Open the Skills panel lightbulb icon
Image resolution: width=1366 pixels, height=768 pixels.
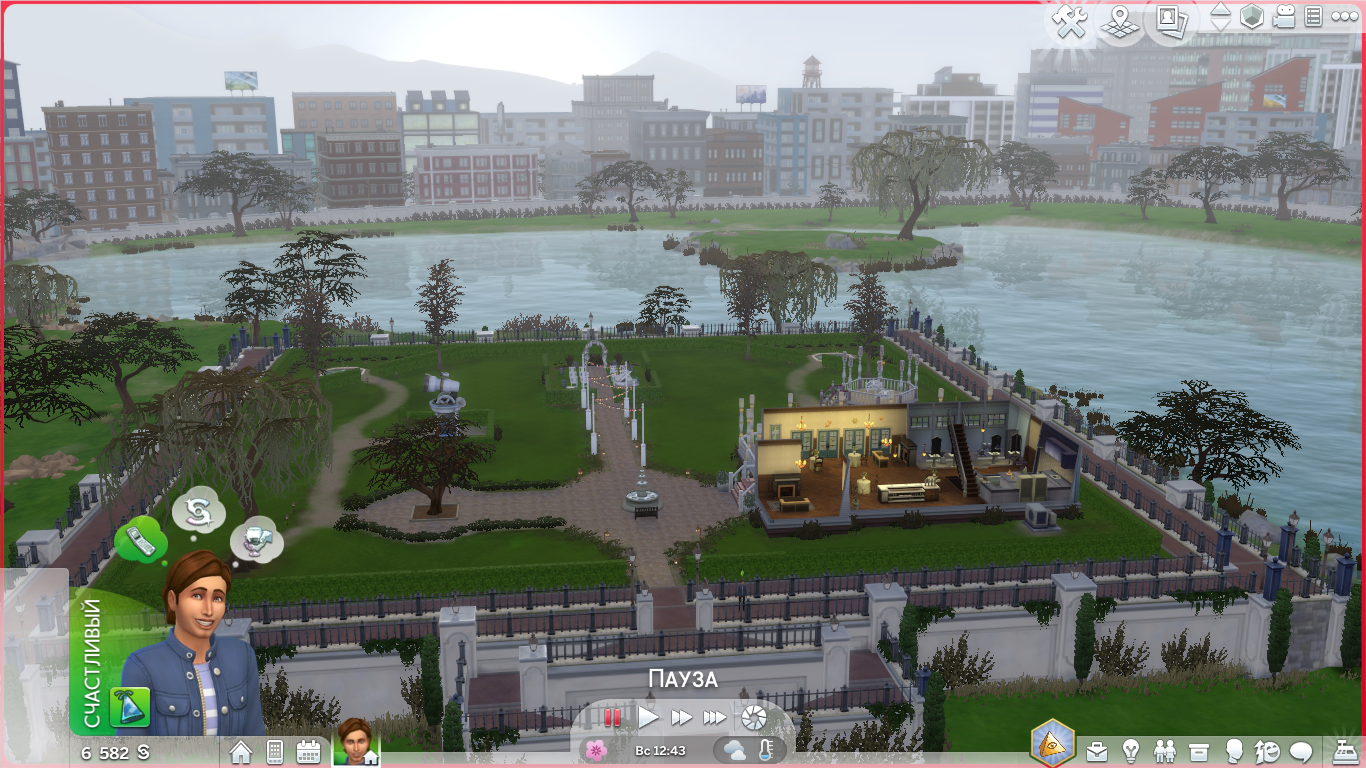coord(1131,750)
